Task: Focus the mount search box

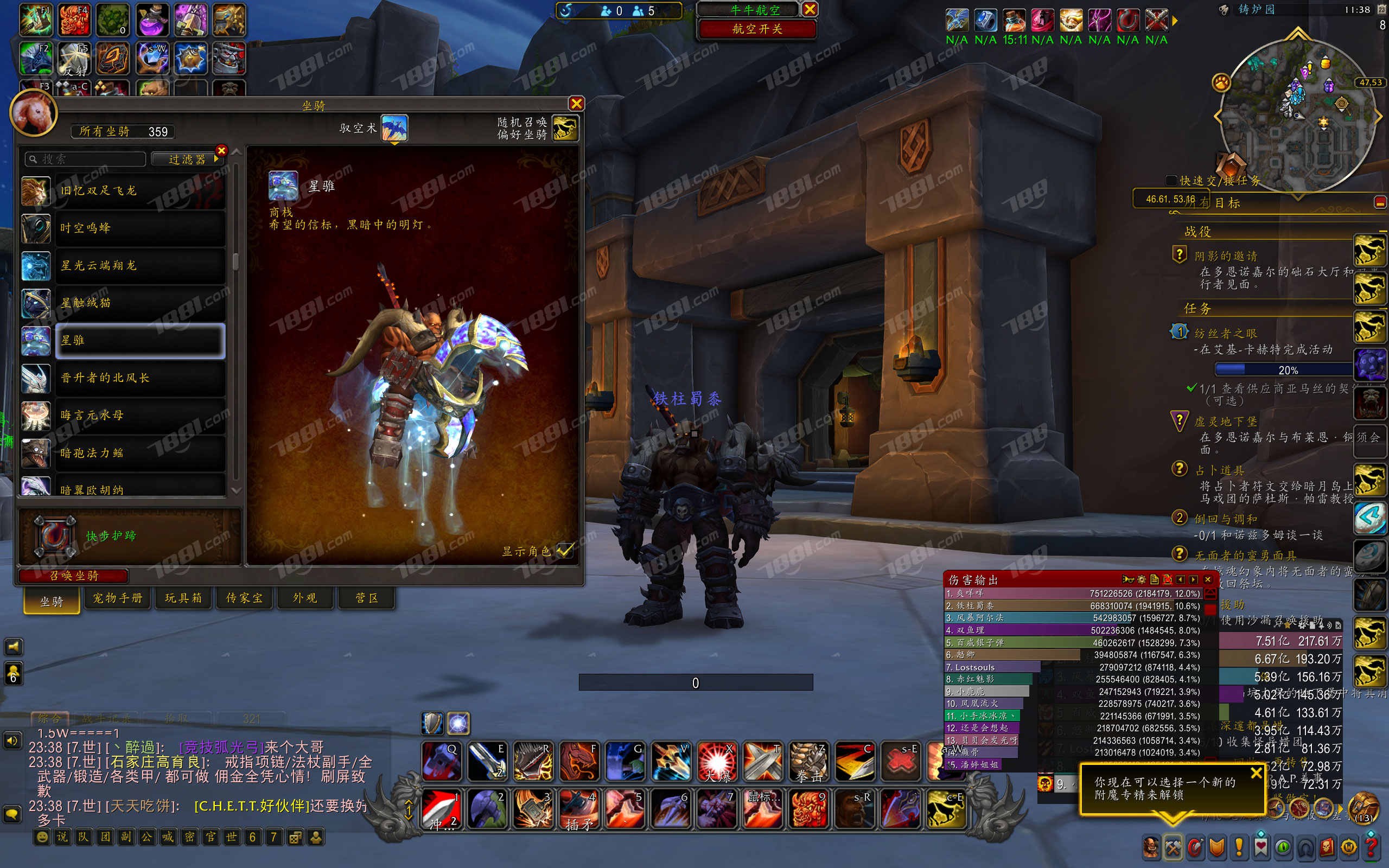Action: click(x=86, y=159)
